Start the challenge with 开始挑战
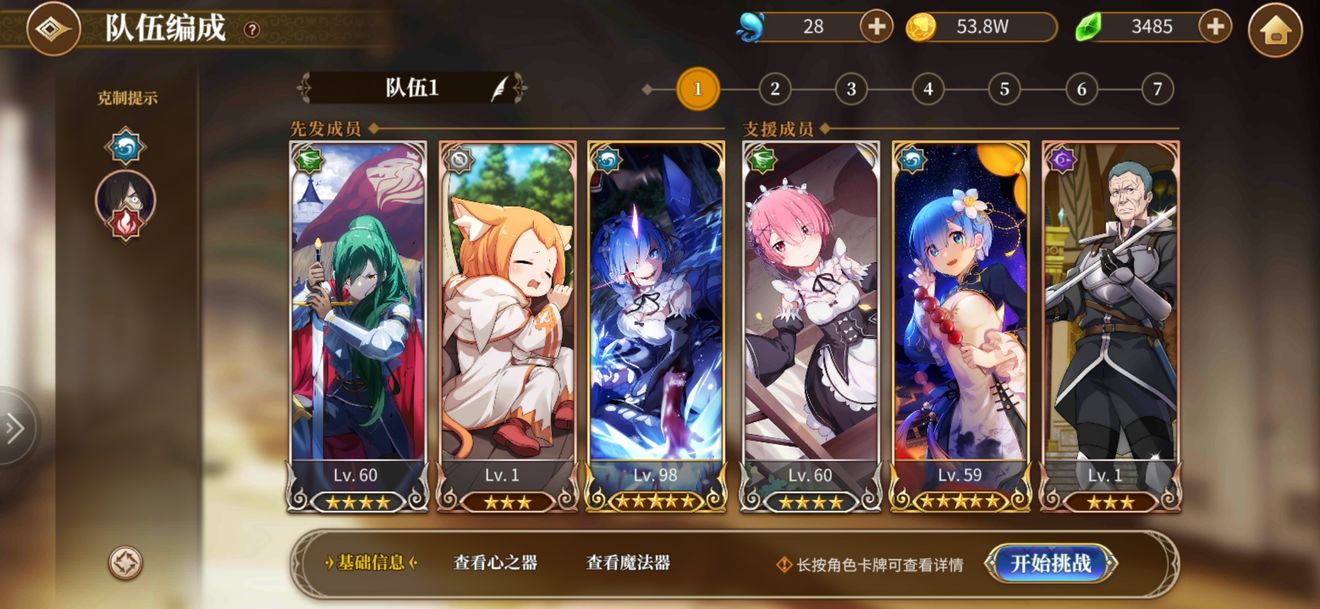Viewport: 1320px width, 609px height. click(1050, 563)
